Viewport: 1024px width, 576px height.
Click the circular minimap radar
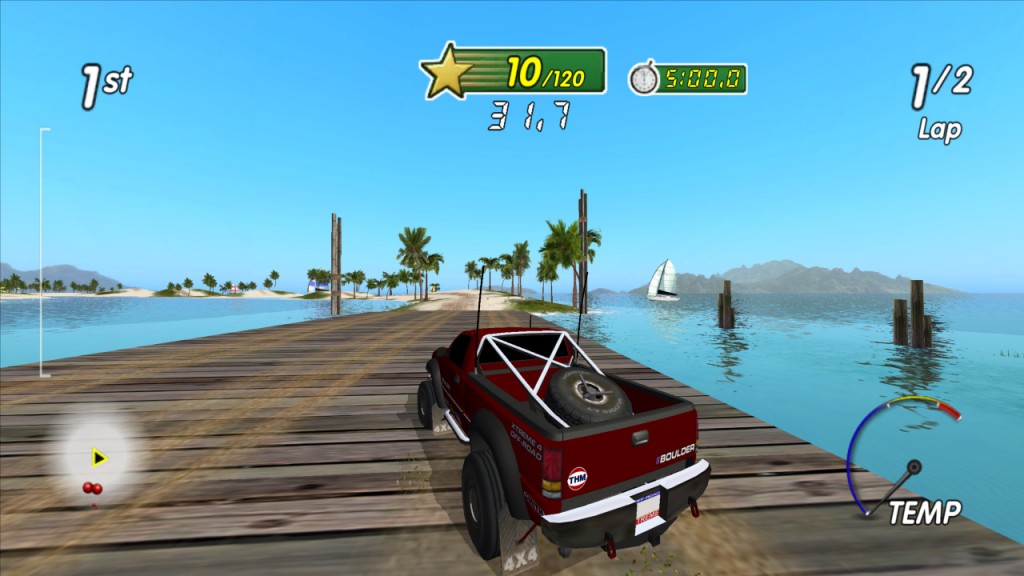(97, 458)
